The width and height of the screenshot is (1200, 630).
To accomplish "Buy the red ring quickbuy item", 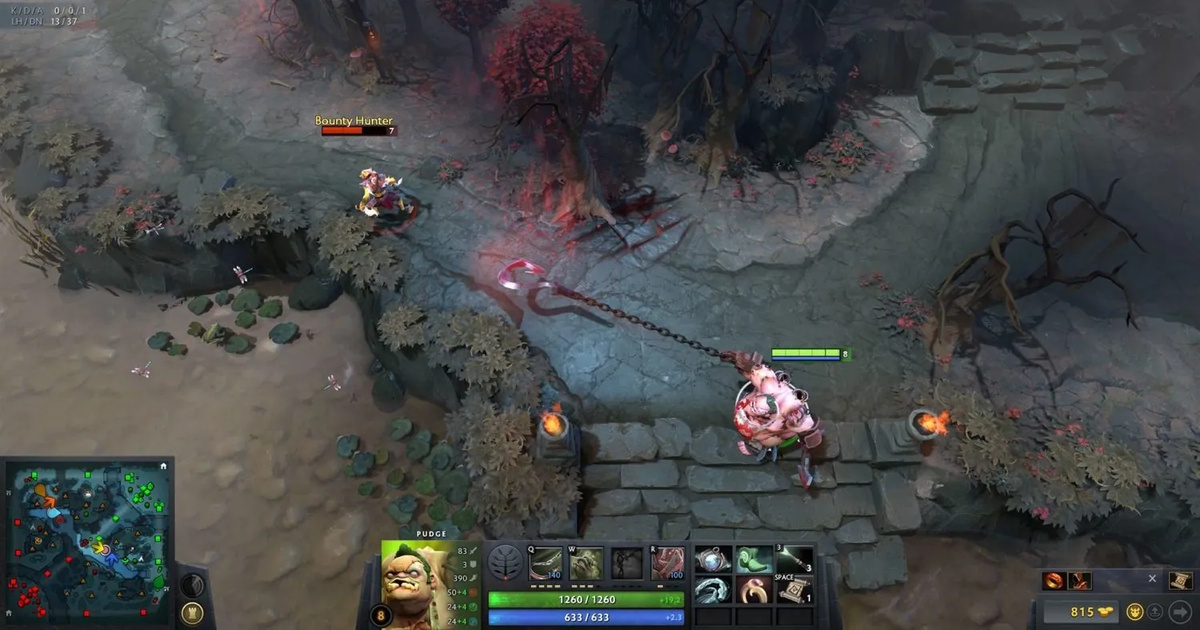I will (x=1054, y=580).
